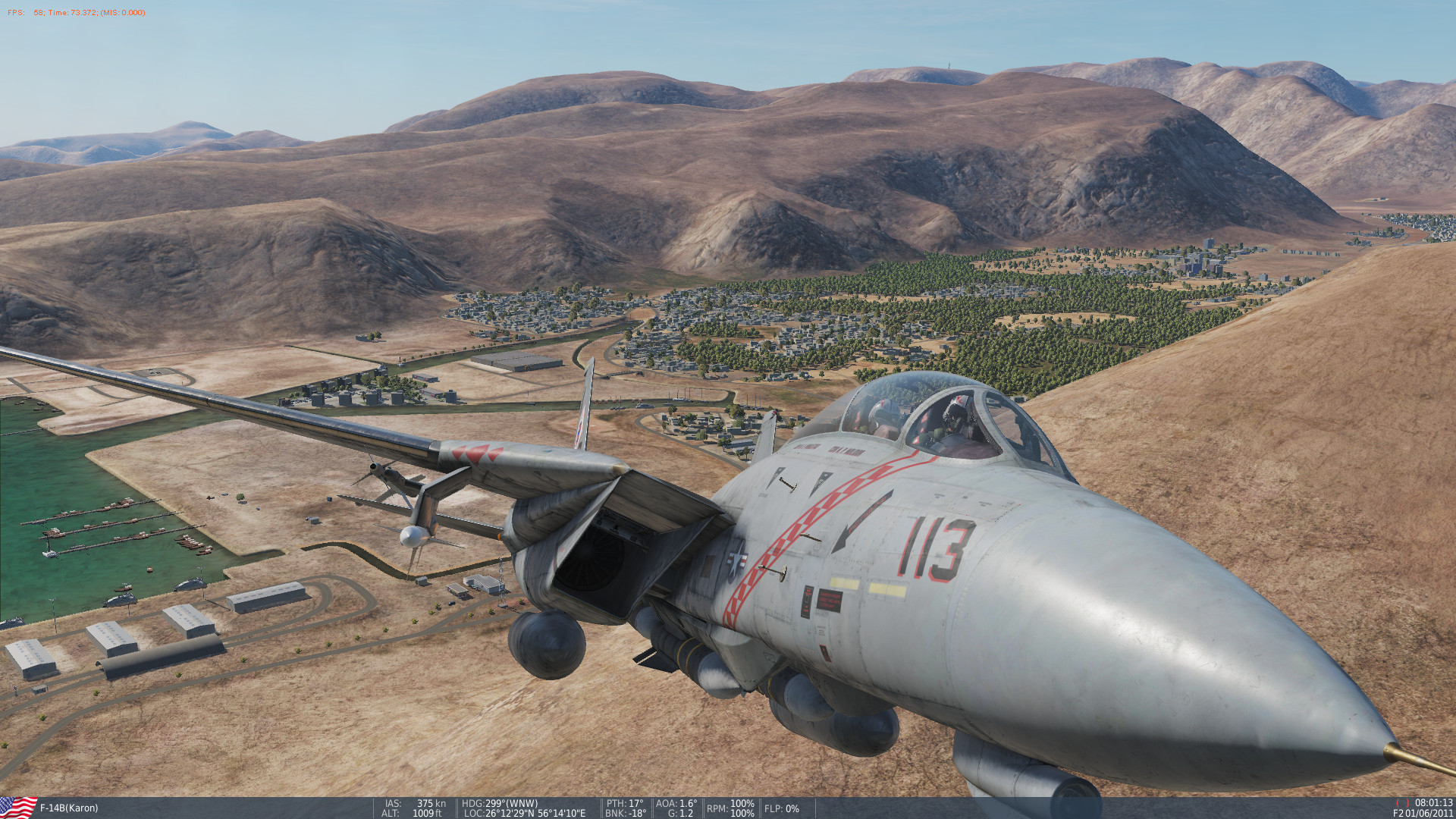The width and height of the screenshot is (1456, 819).
Task: Click the FLP flaps status readout
Action: point(780,808)
